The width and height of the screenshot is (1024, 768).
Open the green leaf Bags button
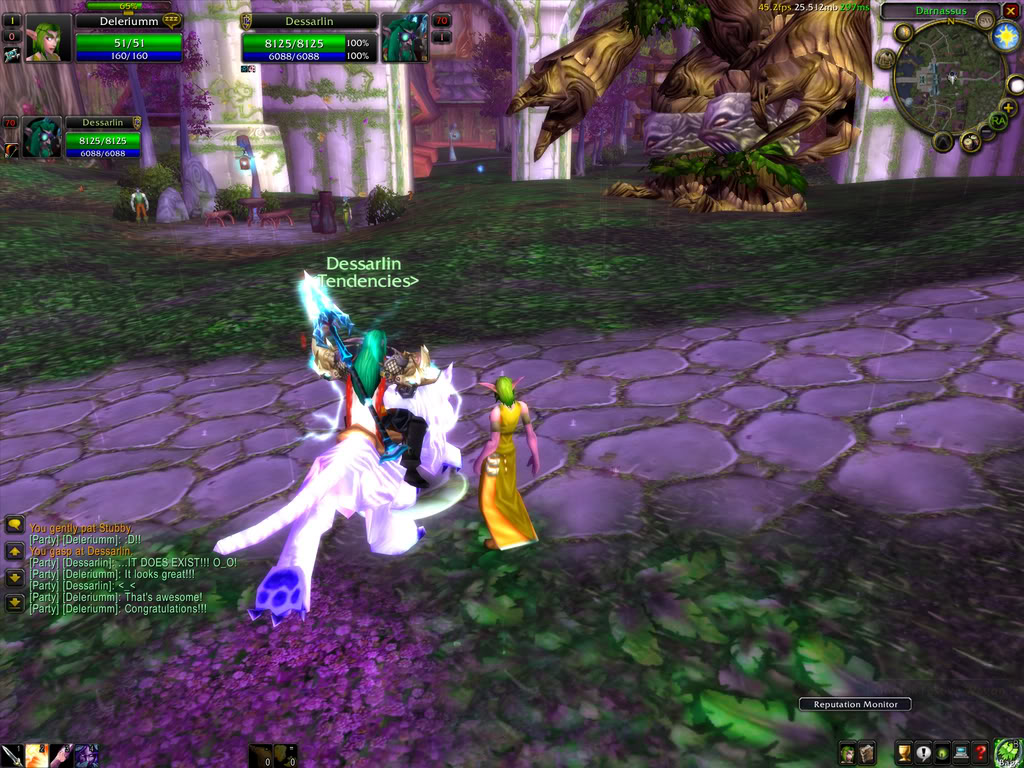click(x=1007, y=752)
